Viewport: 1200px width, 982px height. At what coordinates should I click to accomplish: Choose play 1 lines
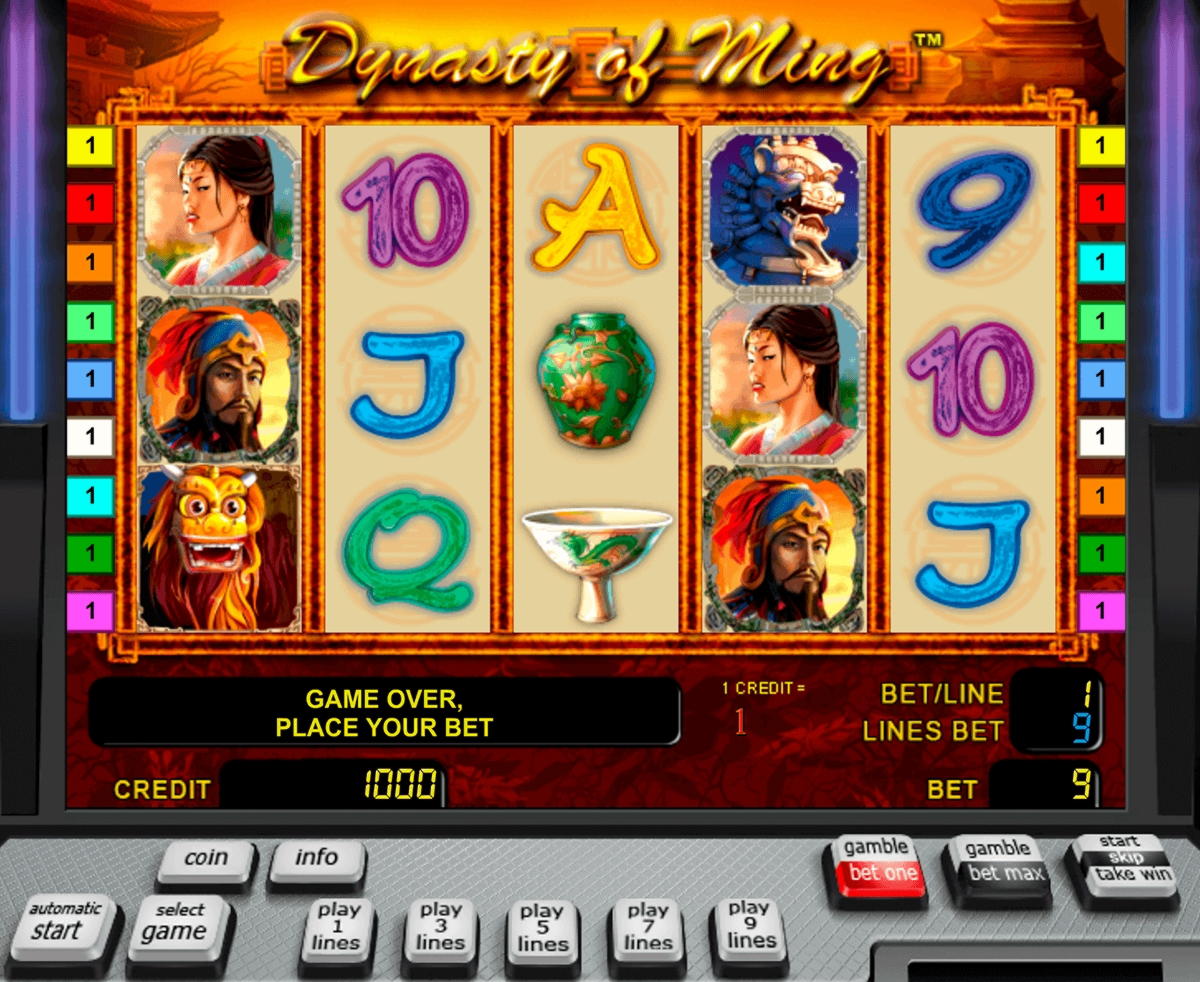[x=338, y=927]
